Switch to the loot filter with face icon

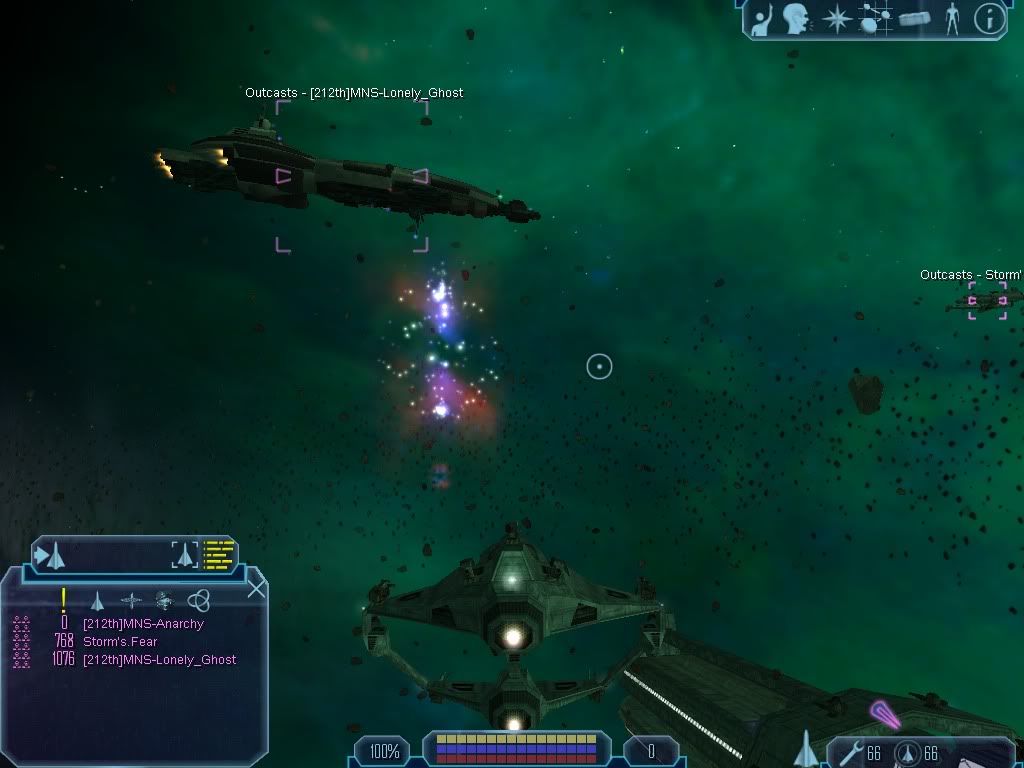click(165, 601)
